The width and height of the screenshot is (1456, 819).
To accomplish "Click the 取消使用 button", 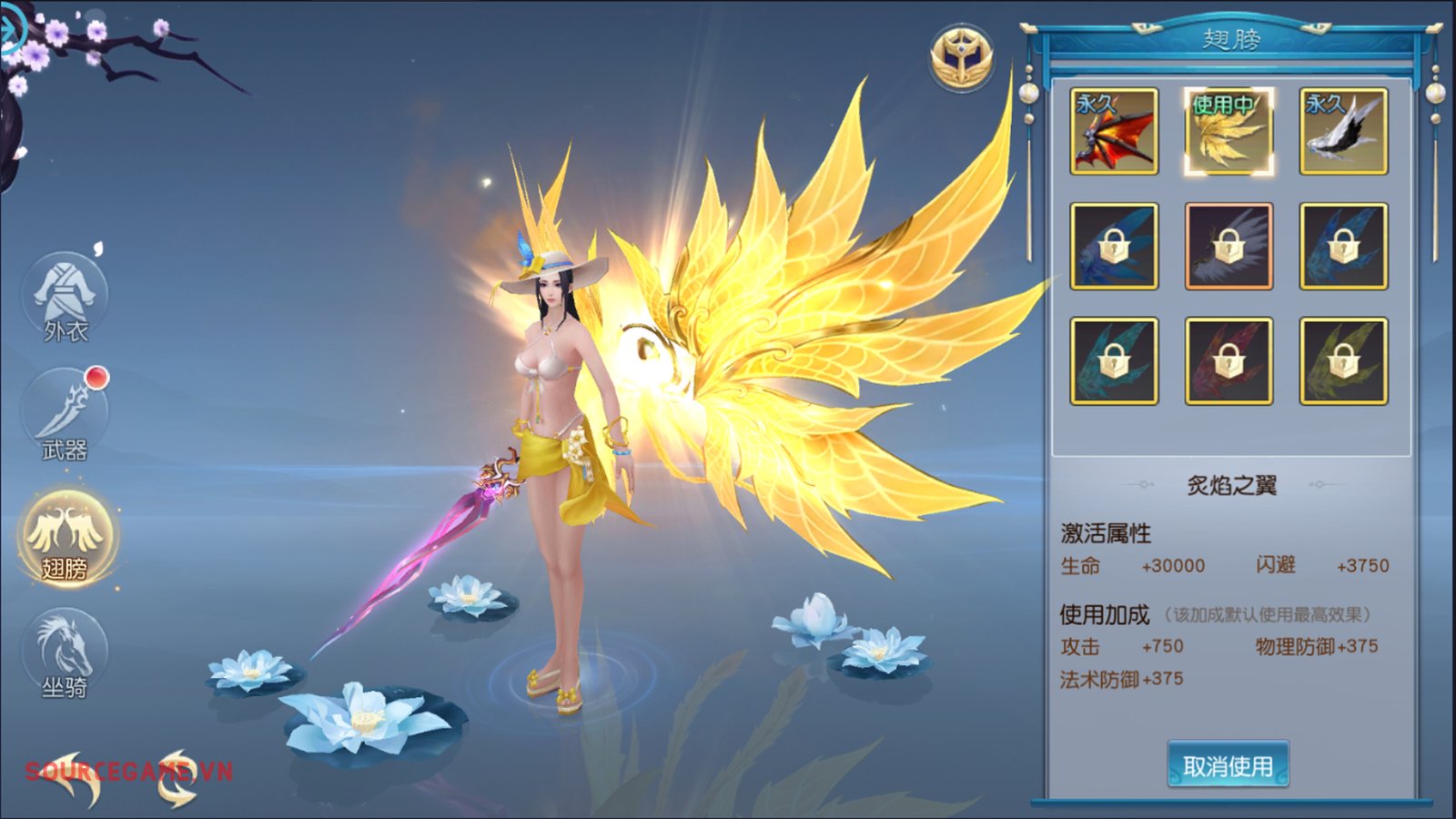I will tap(1228, 765).
